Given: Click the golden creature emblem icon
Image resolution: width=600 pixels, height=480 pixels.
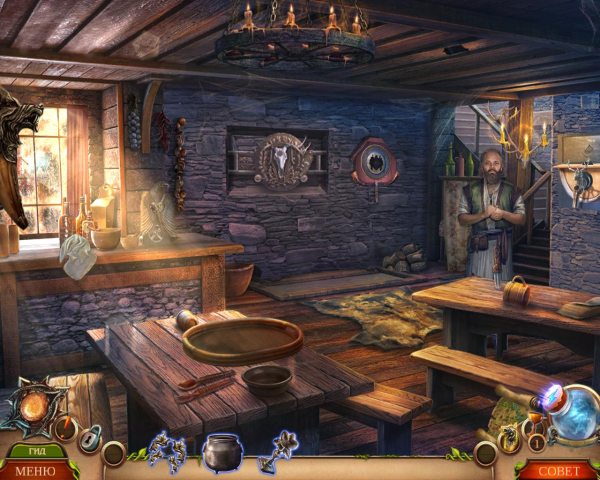Looking at the screenshot, I should tap(510, 437).
